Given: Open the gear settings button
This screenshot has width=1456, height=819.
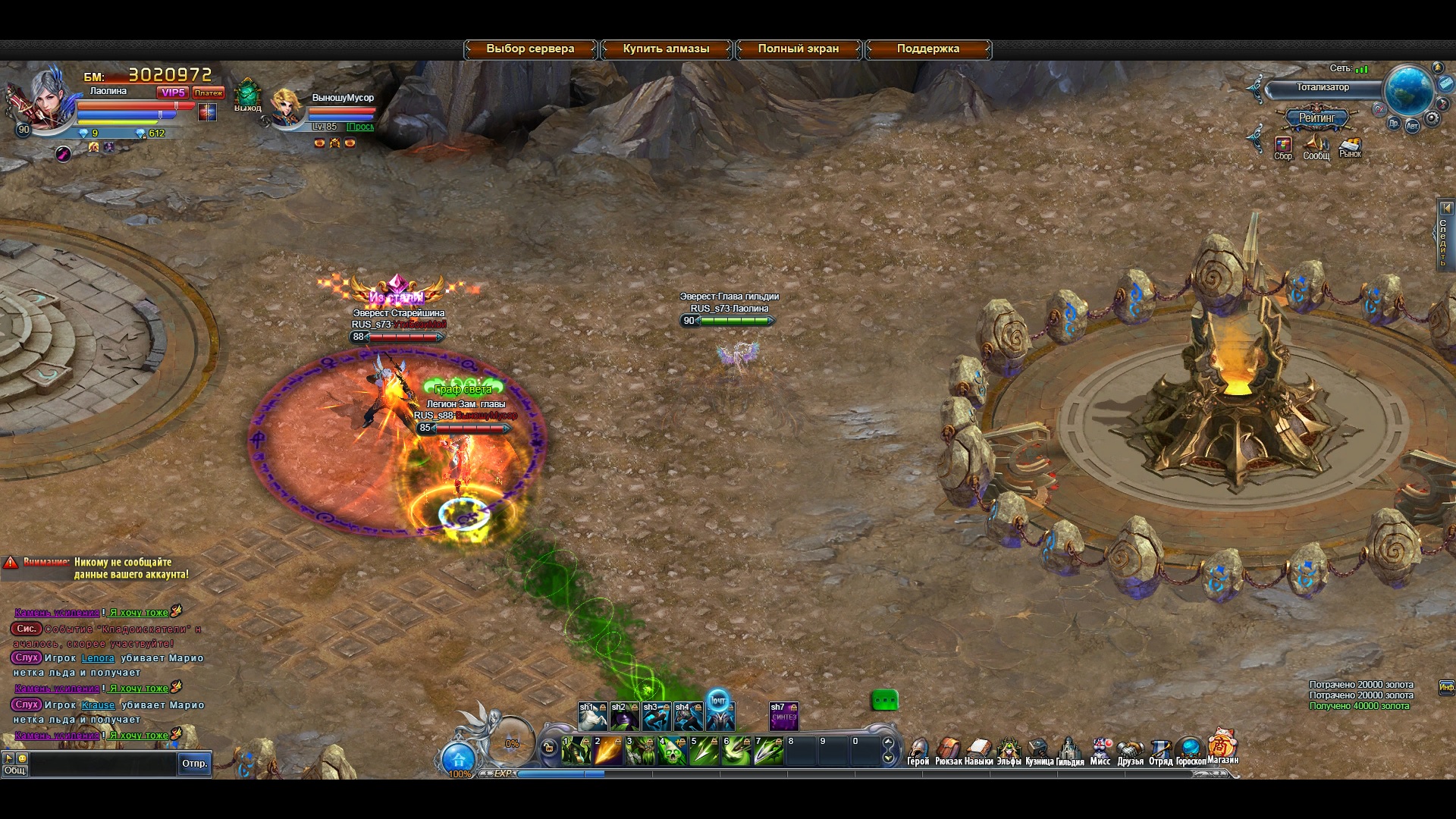Looking at the screenshot, I should tap(1432, 118).
